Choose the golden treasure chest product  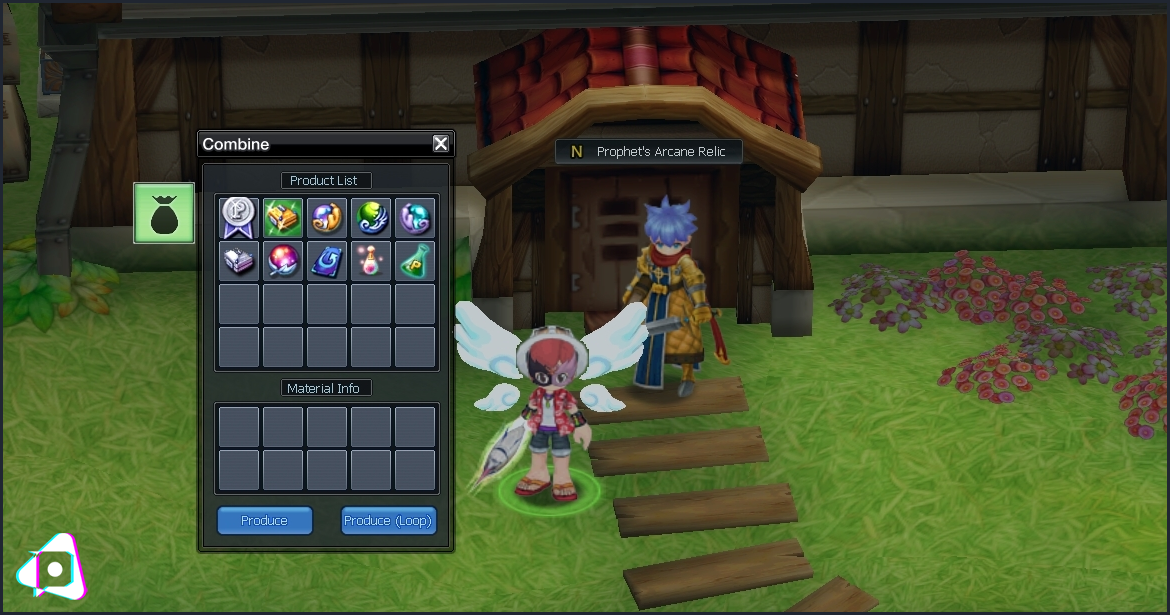pos(283,217)
